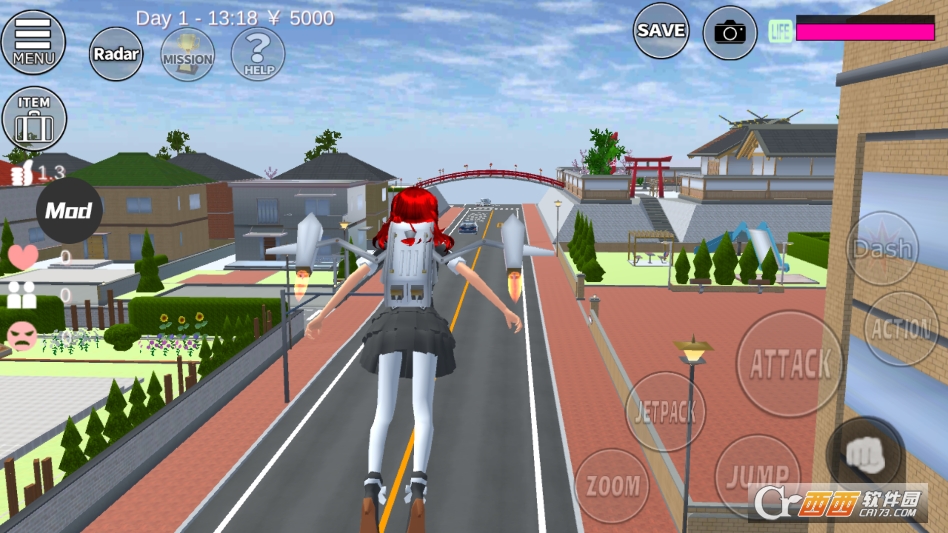The image size is (948, 533).
Task: Open the MENU button
Action: pyautogui.click(x=33, y=41)
